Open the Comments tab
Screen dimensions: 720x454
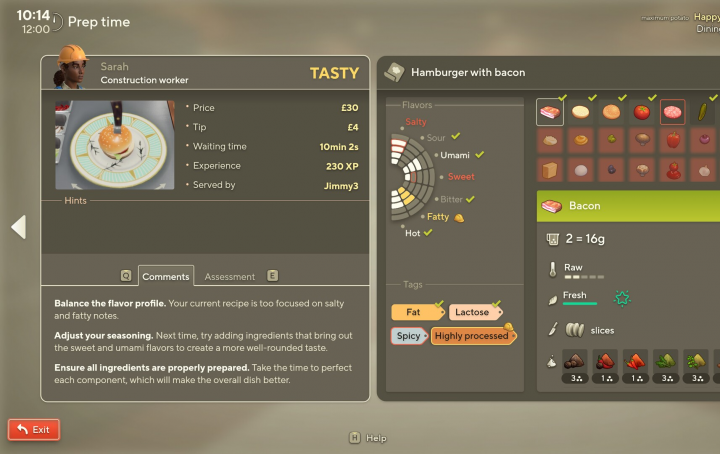(165, 276)
